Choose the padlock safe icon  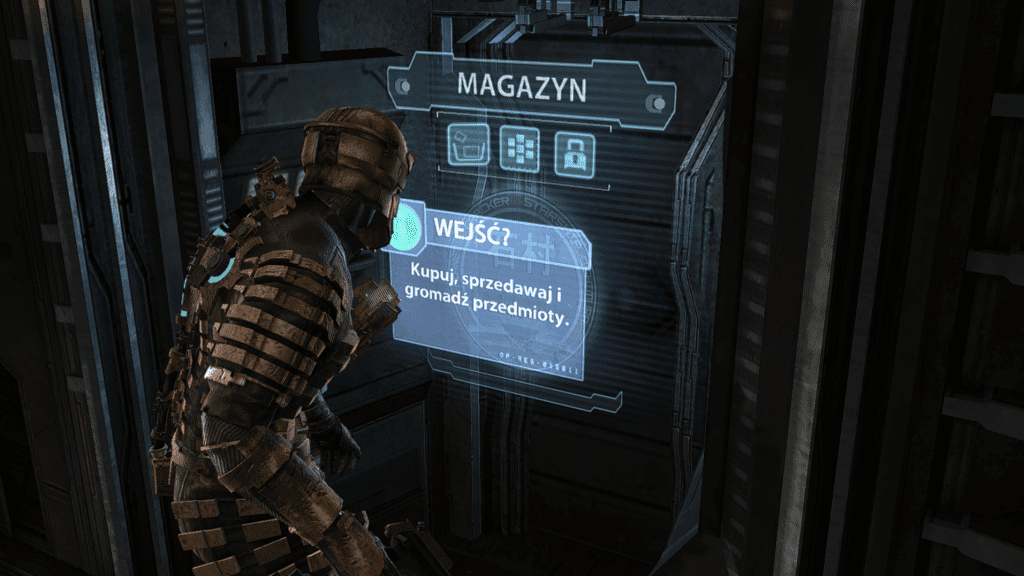click(574, 149)
